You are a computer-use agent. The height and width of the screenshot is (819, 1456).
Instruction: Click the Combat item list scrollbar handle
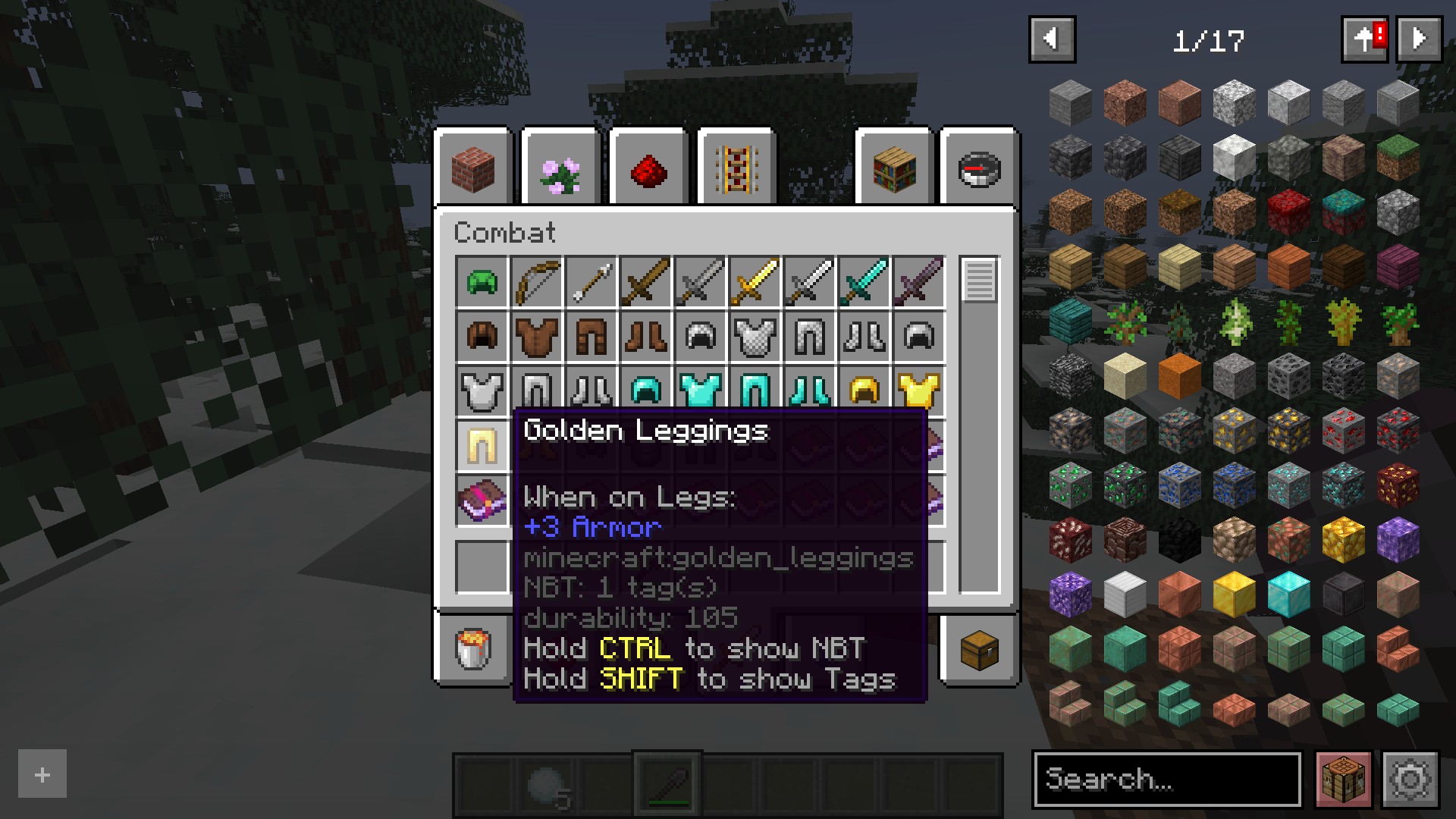(x=979, y=281)
